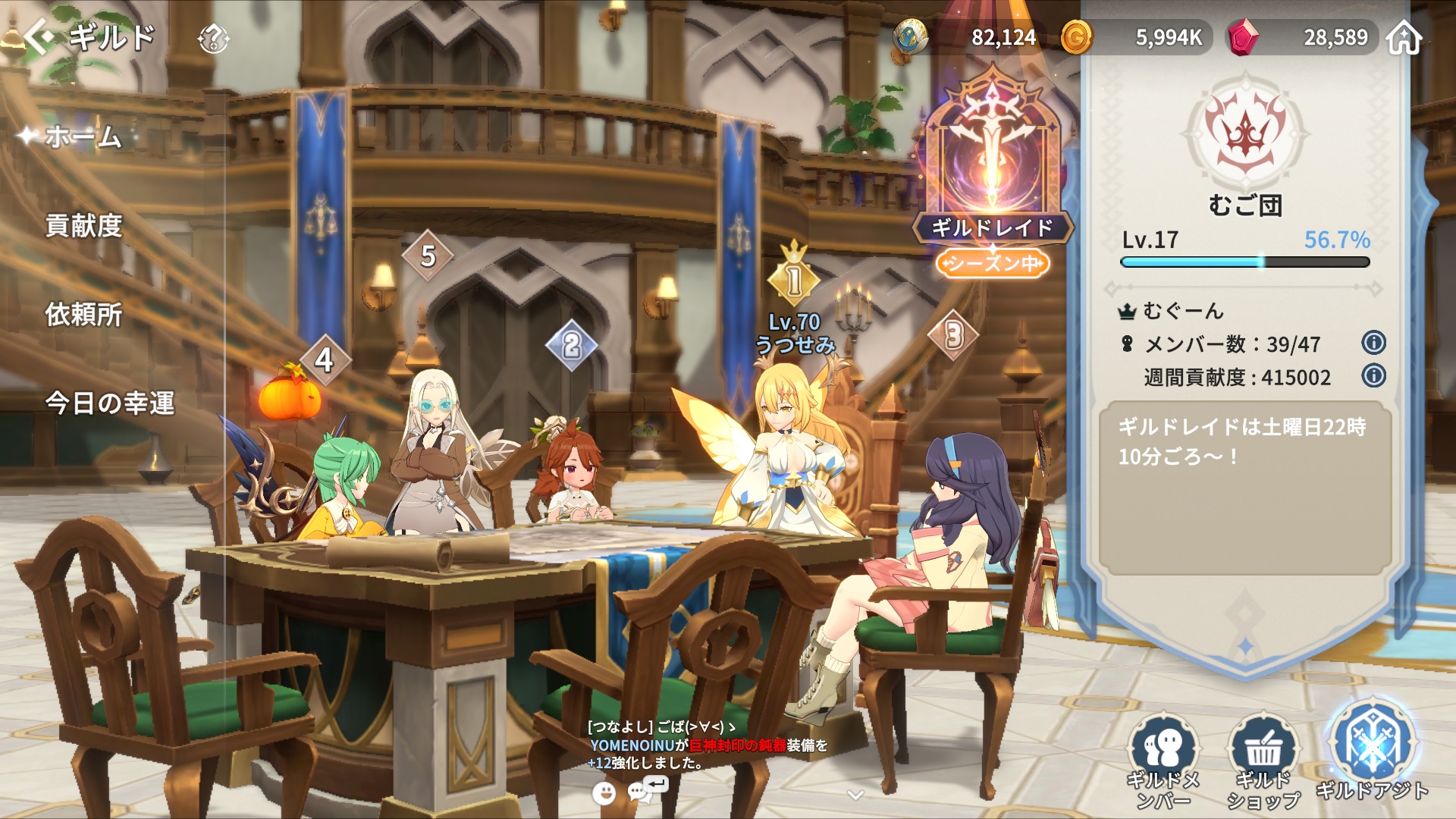Open the ギルドメンバー list

coord(1163,761)
